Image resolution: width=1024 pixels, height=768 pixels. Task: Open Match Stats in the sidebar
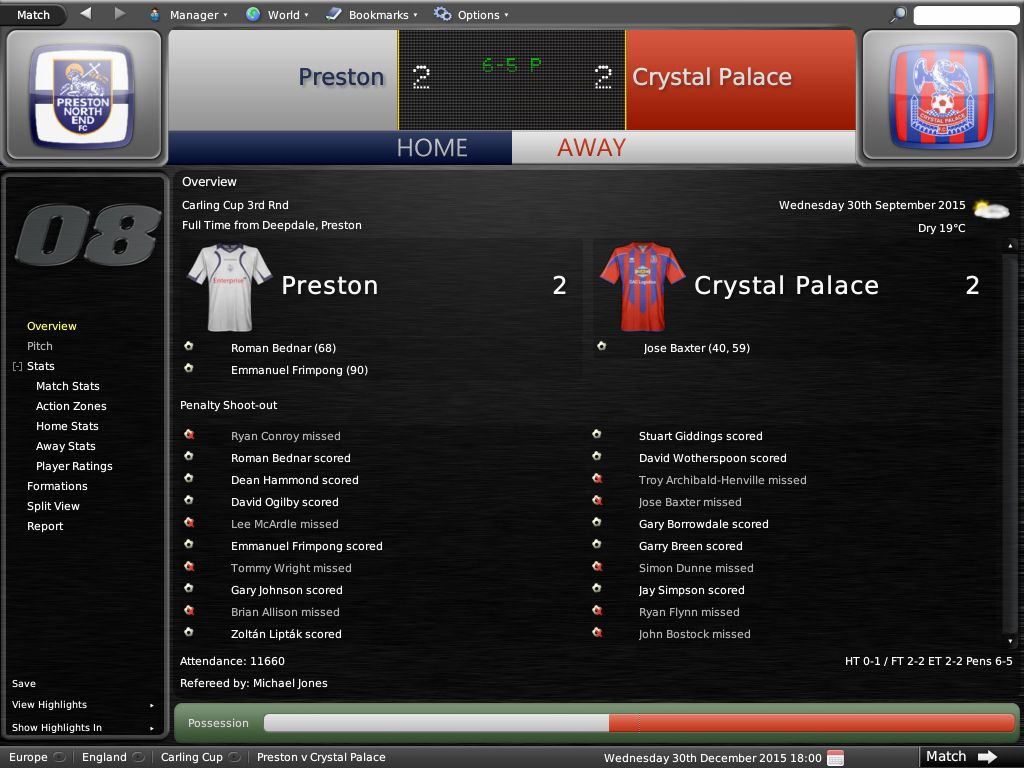click(68, 386)
